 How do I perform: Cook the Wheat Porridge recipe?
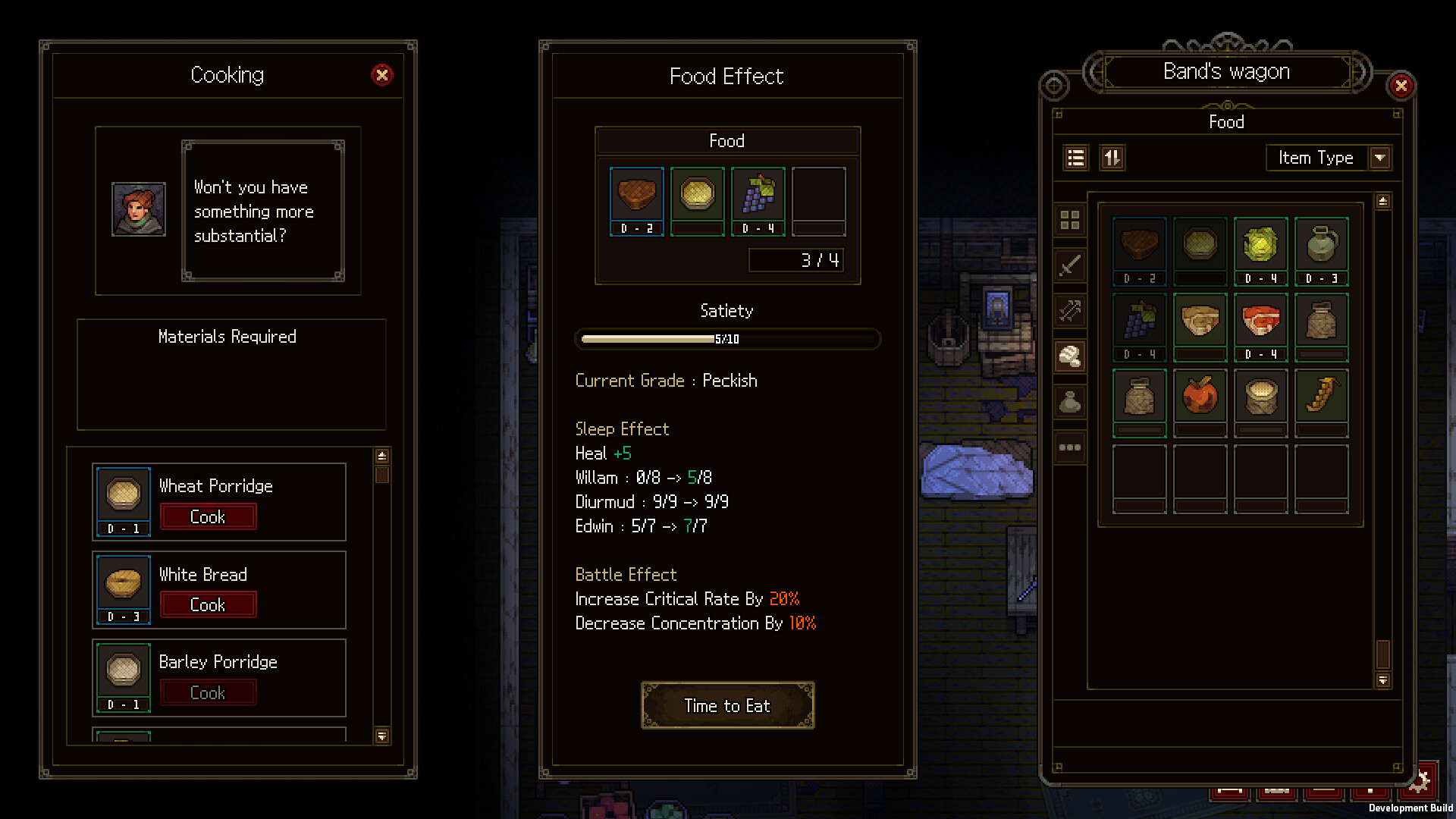(x=208, y=516)
